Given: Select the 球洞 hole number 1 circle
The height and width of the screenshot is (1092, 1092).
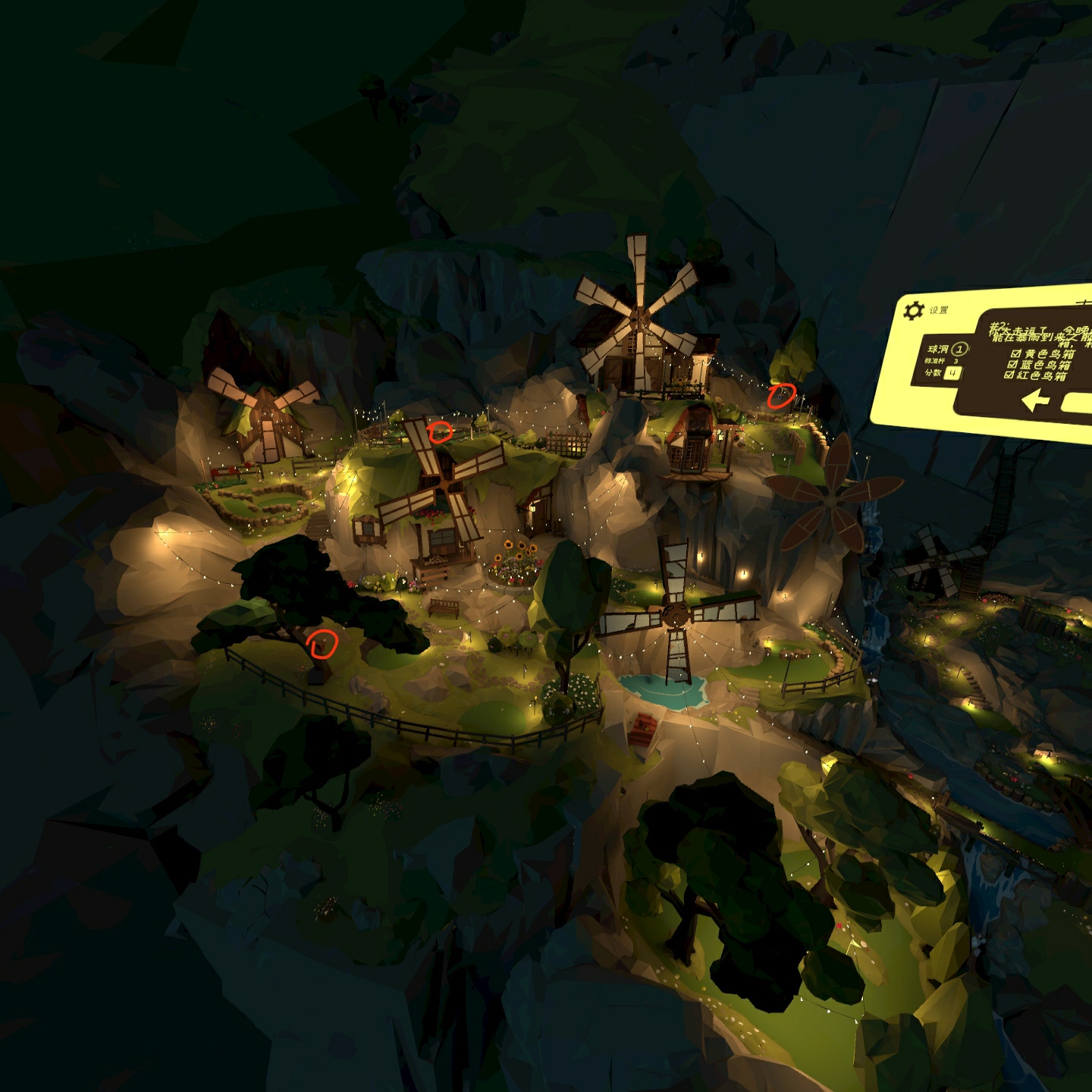Looking at the screenshot, I should (x=959, y=349).
